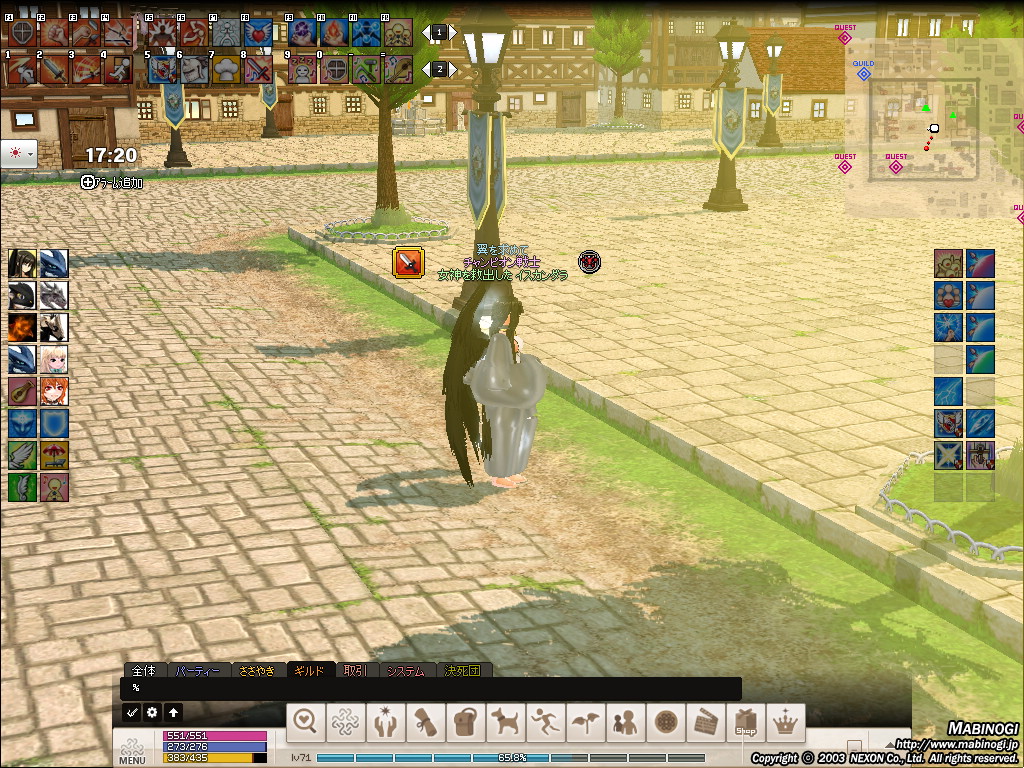
Task: Open the magnifying glass heart icon
Action: [x=306, y=721]
